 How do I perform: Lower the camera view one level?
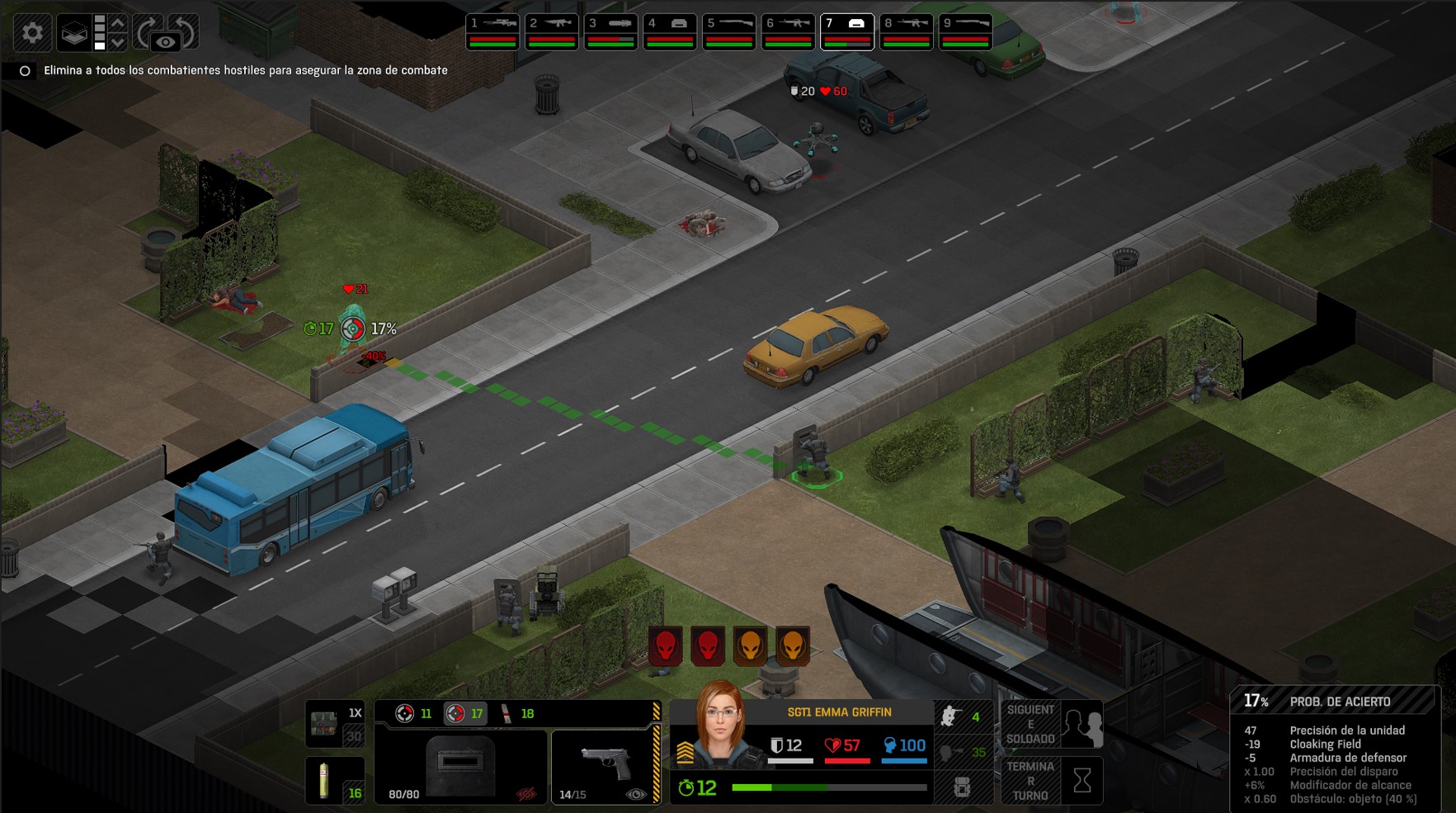click(118, 42)
